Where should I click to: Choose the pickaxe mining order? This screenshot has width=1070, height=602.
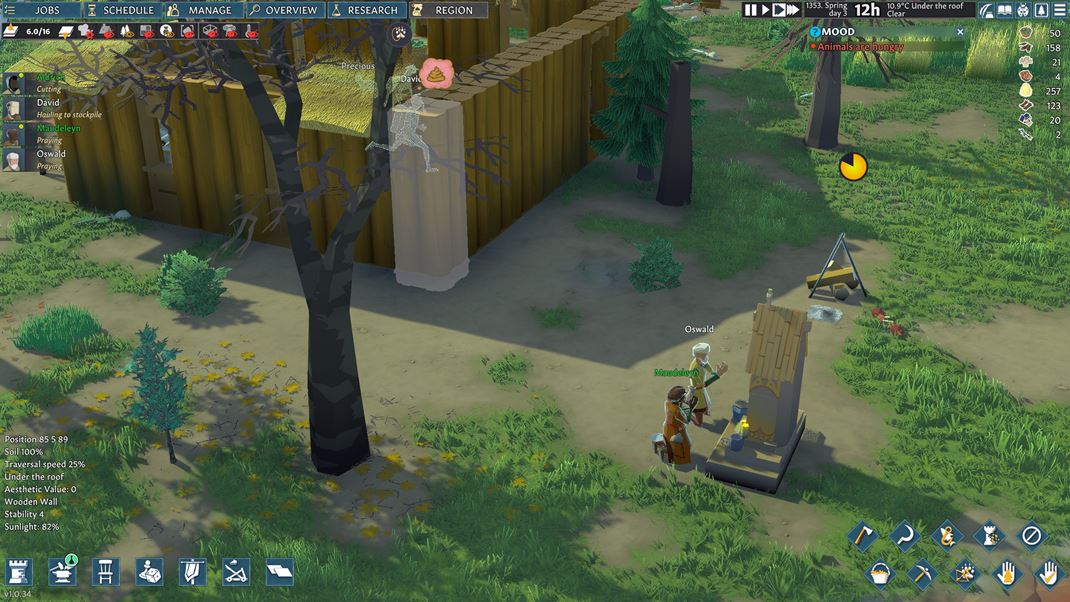click(x=921, y=573)
